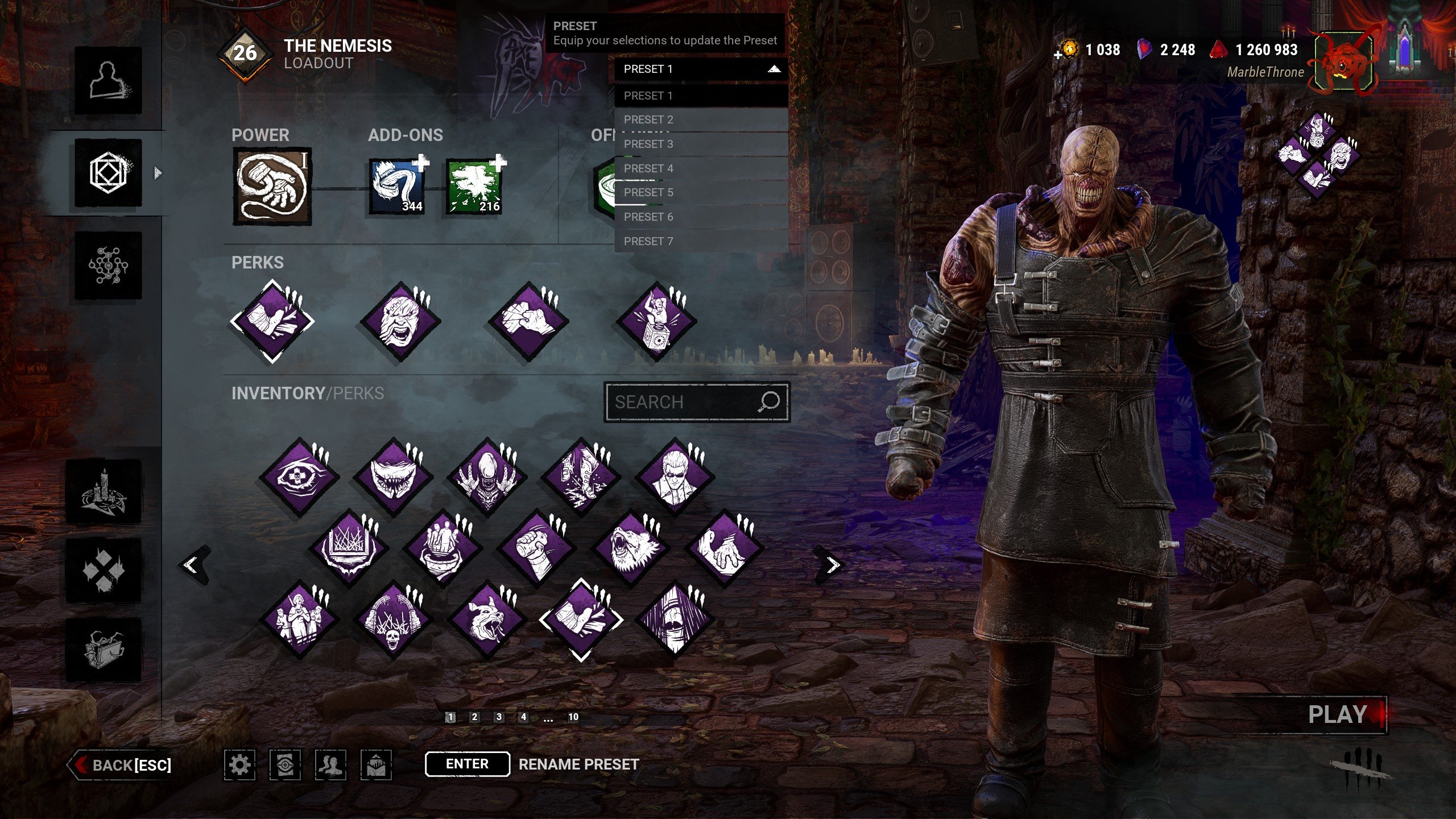Open the Bloodweb node tab

[108, 265]
